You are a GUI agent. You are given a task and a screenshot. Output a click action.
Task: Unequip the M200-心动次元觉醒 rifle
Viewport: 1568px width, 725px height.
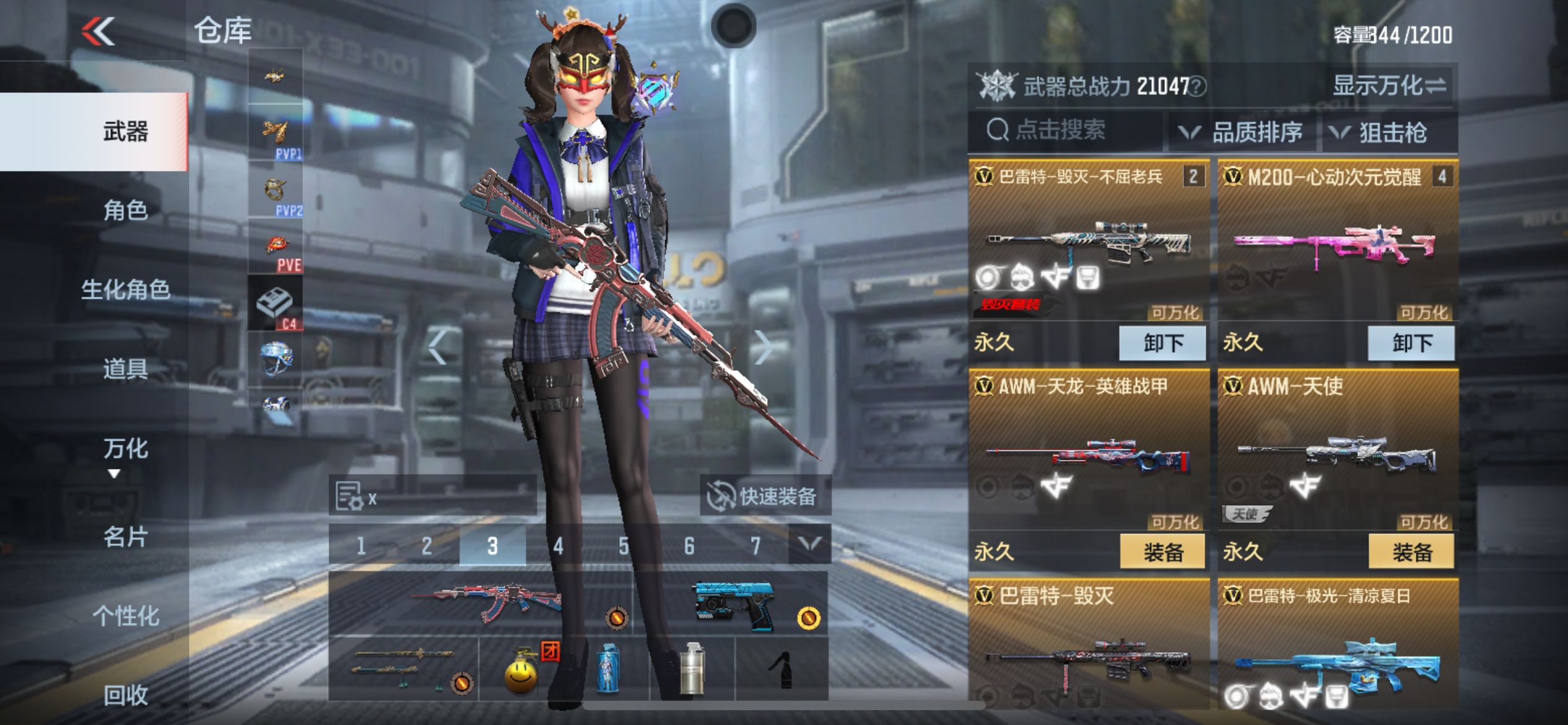point(1411,343)
